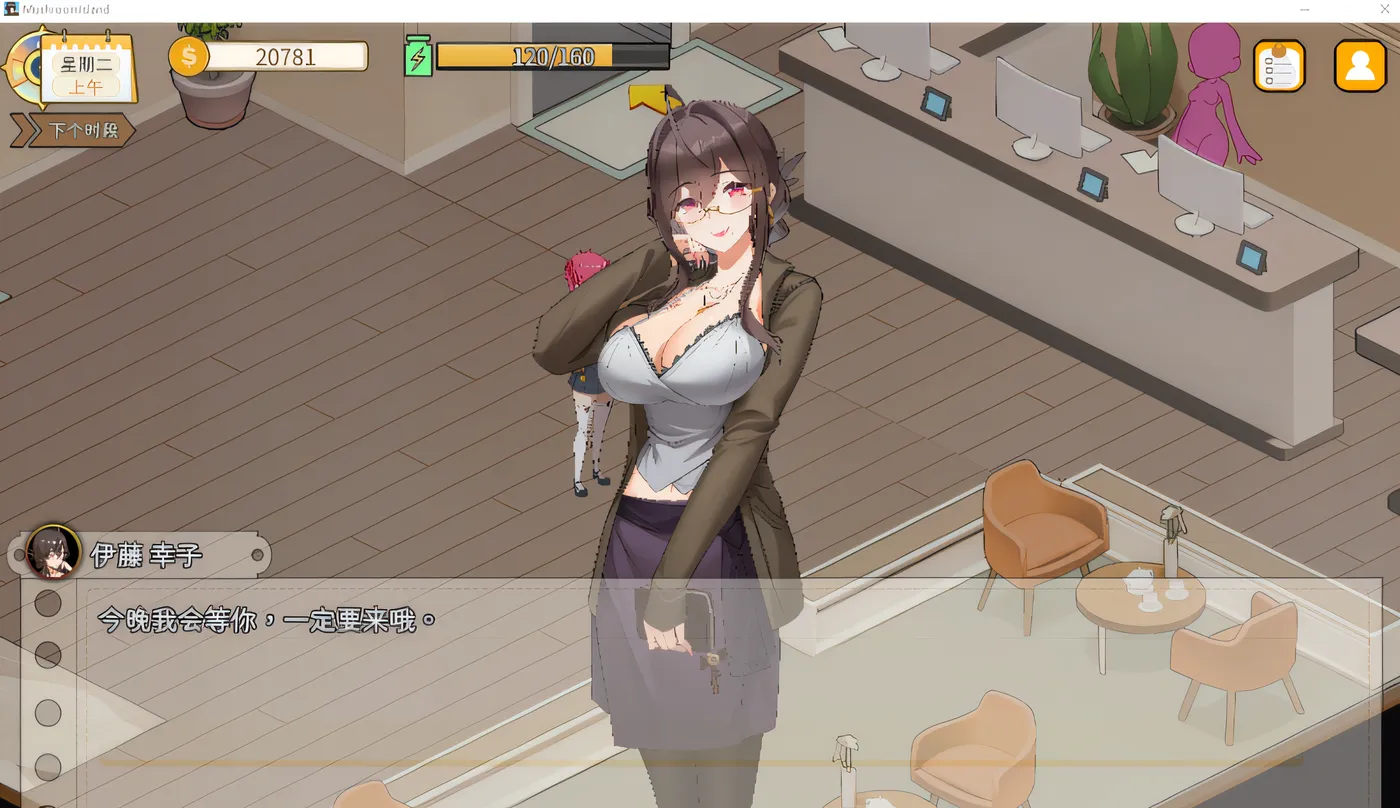Image resolution: width=1400 pixels, height=808 pixels.
Task: Open the character profile icon
Action: tap(1360, 66)
